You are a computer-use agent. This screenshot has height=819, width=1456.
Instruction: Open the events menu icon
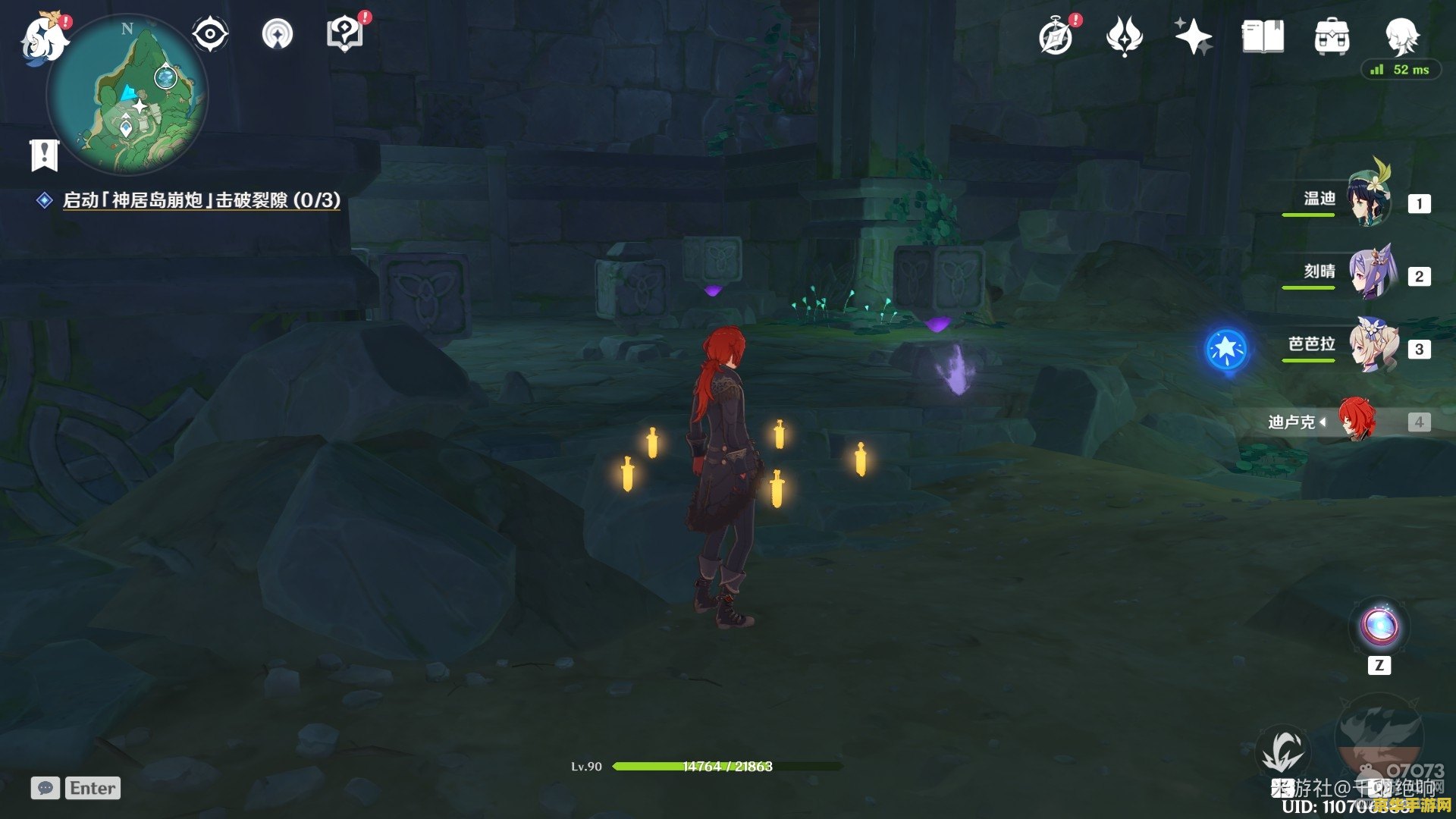[1124, 36]
